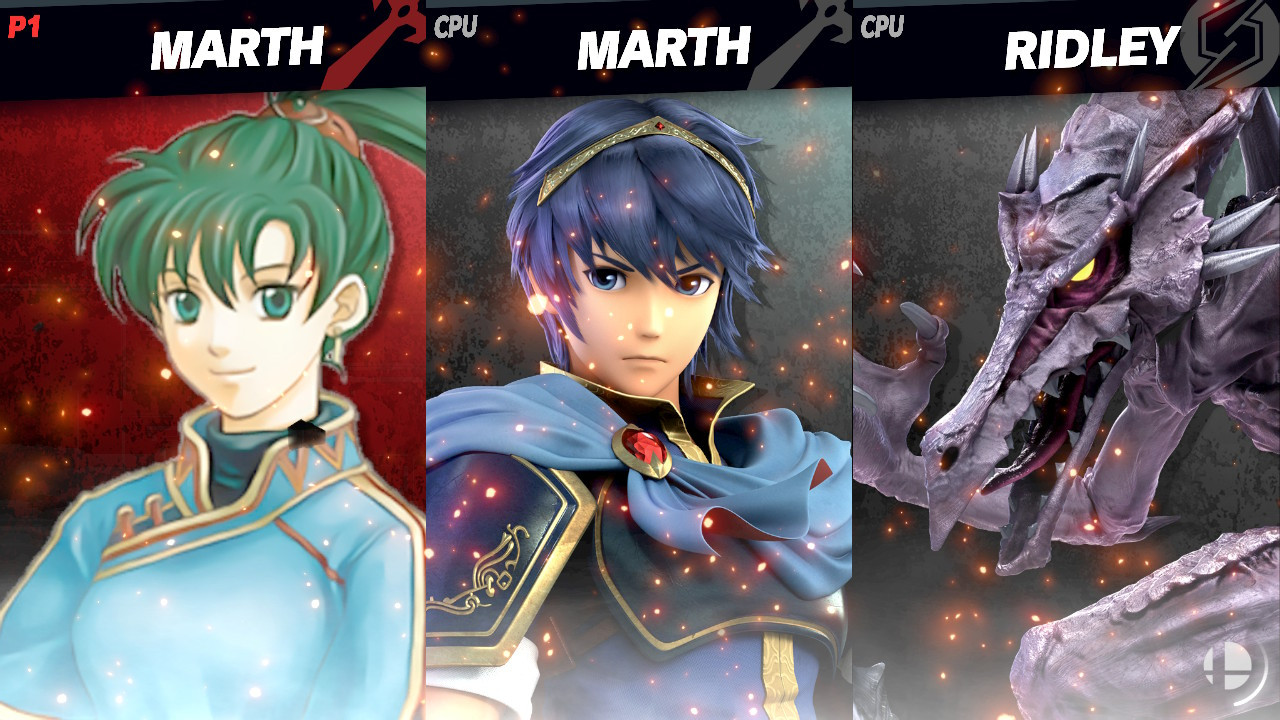The image size is (1280, 720).
Task: Select the red alternate costume Marth portrait
Action: pyautogui.click(x=210, y=400)
